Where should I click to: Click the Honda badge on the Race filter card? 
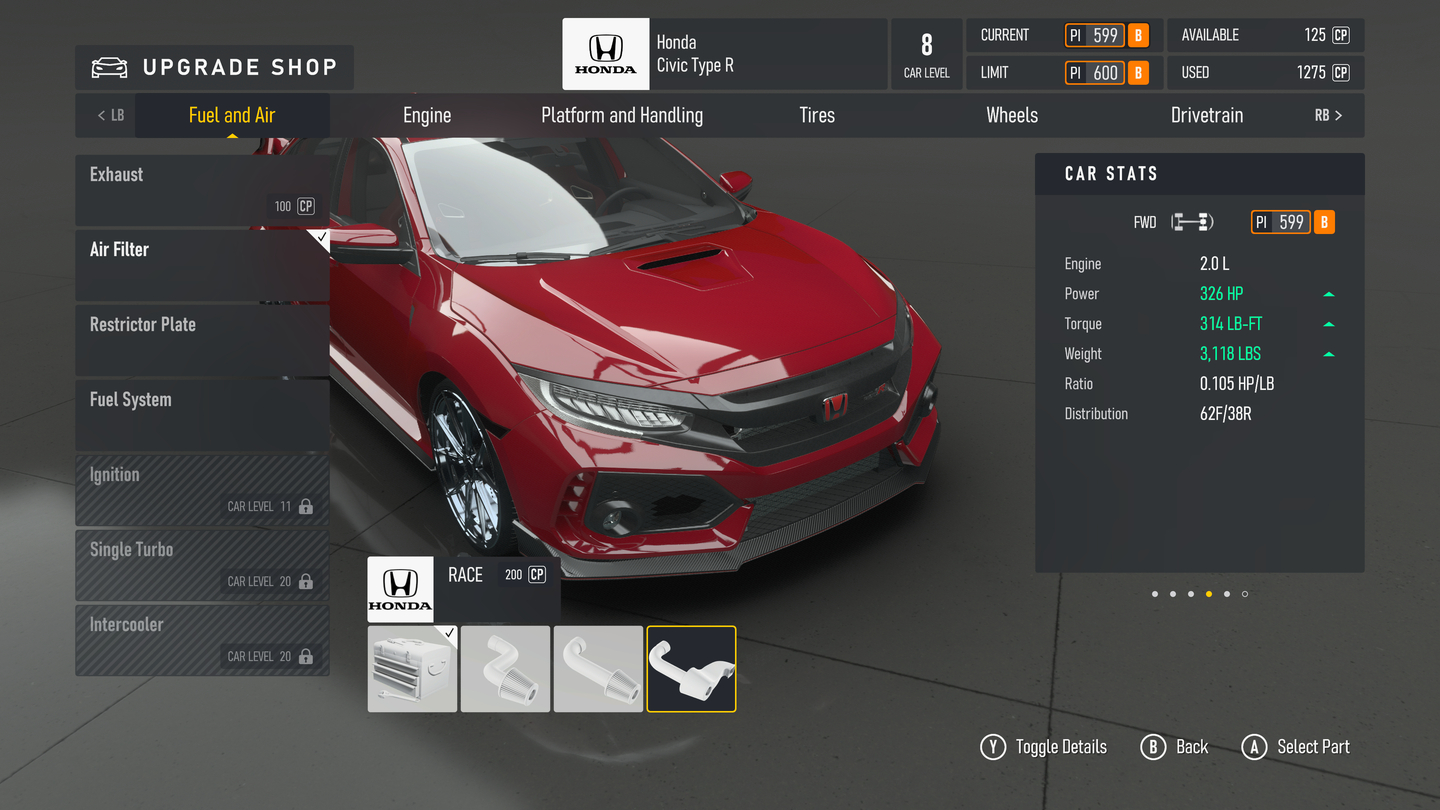400,589
